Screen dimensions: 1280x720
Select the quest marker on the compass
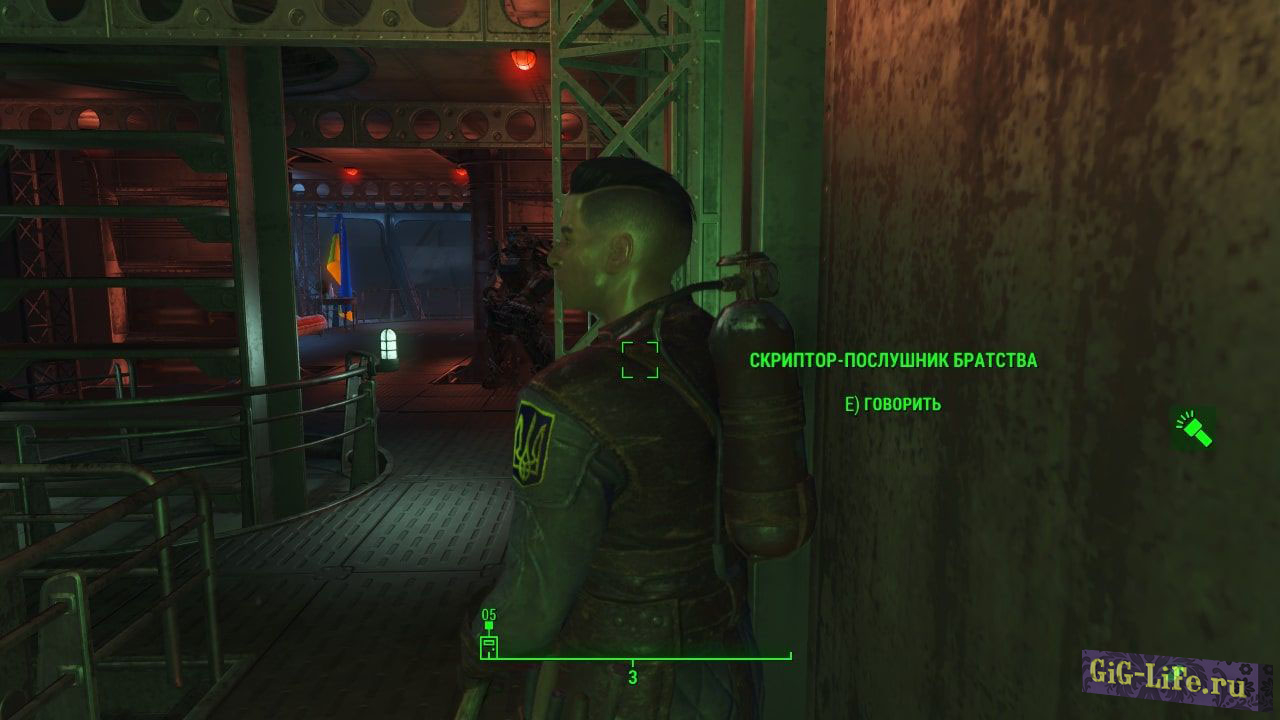pyautogui.click(x=489, y=645)
